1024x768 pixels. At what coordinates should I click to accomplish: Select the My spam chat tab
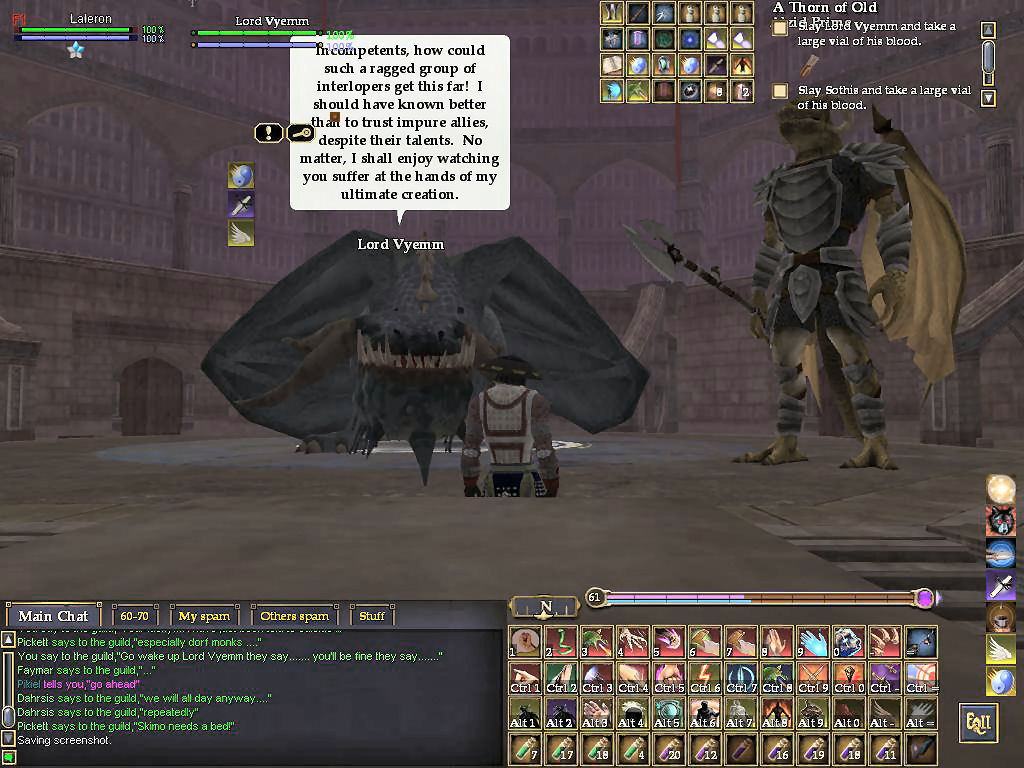(x=204, y=616)
